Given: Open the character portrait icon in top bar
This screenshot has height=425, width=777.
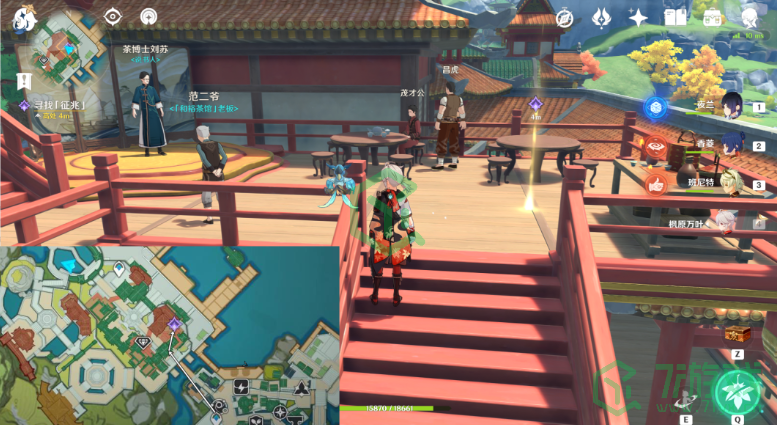Looking at the screenshot, I should click(x=749, y=17).
